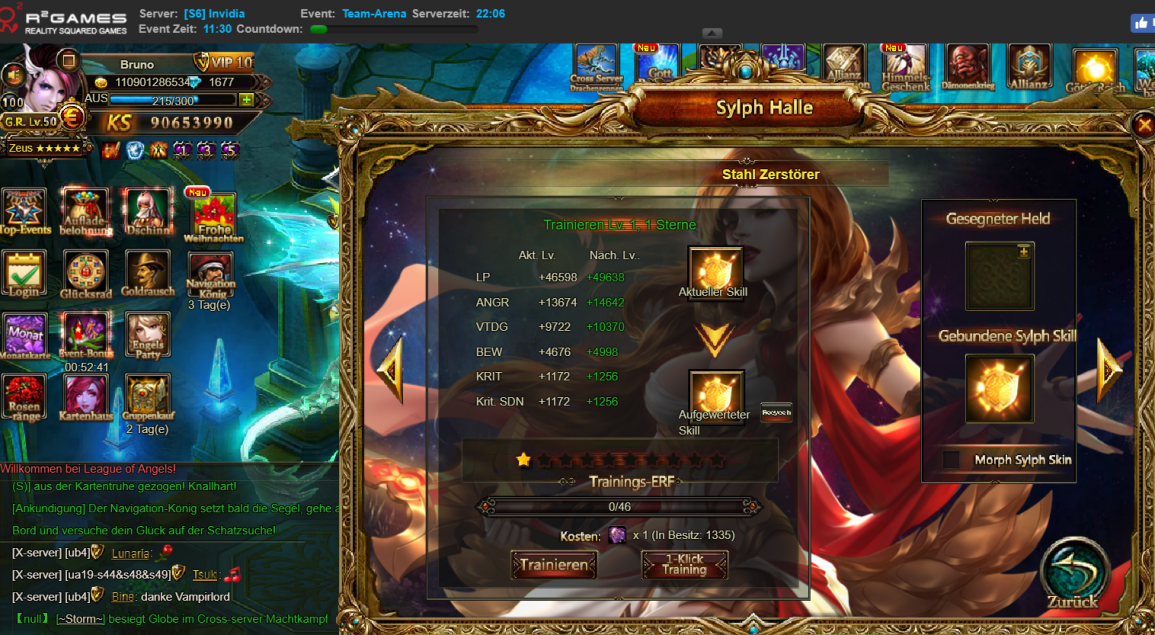This screenshot has height=635, width=1155.
Task: Show the next sylph with right arrow
Action: [x=1110, y=370]
